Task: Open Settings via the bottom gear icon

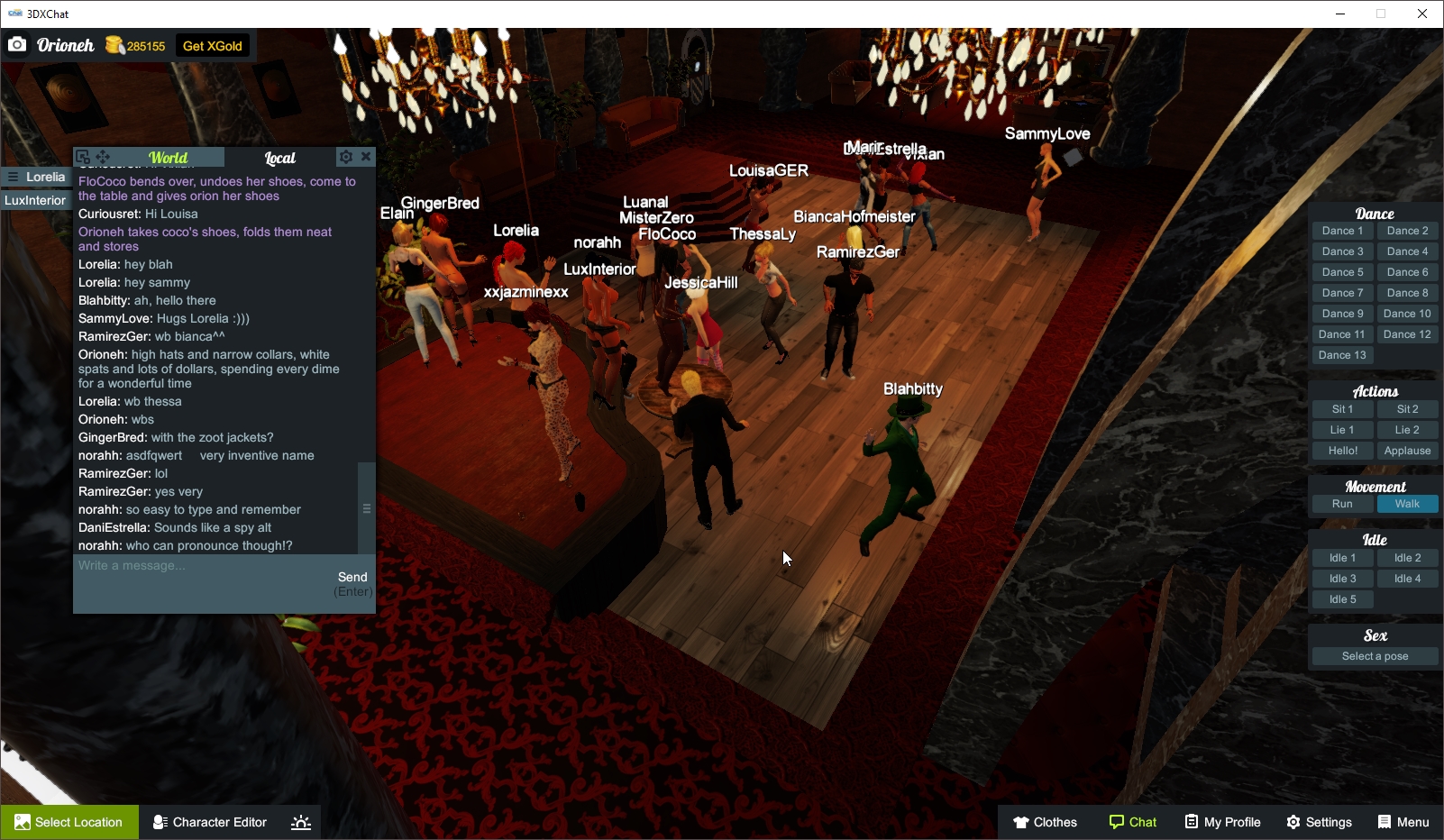Action: [1293, 822]
